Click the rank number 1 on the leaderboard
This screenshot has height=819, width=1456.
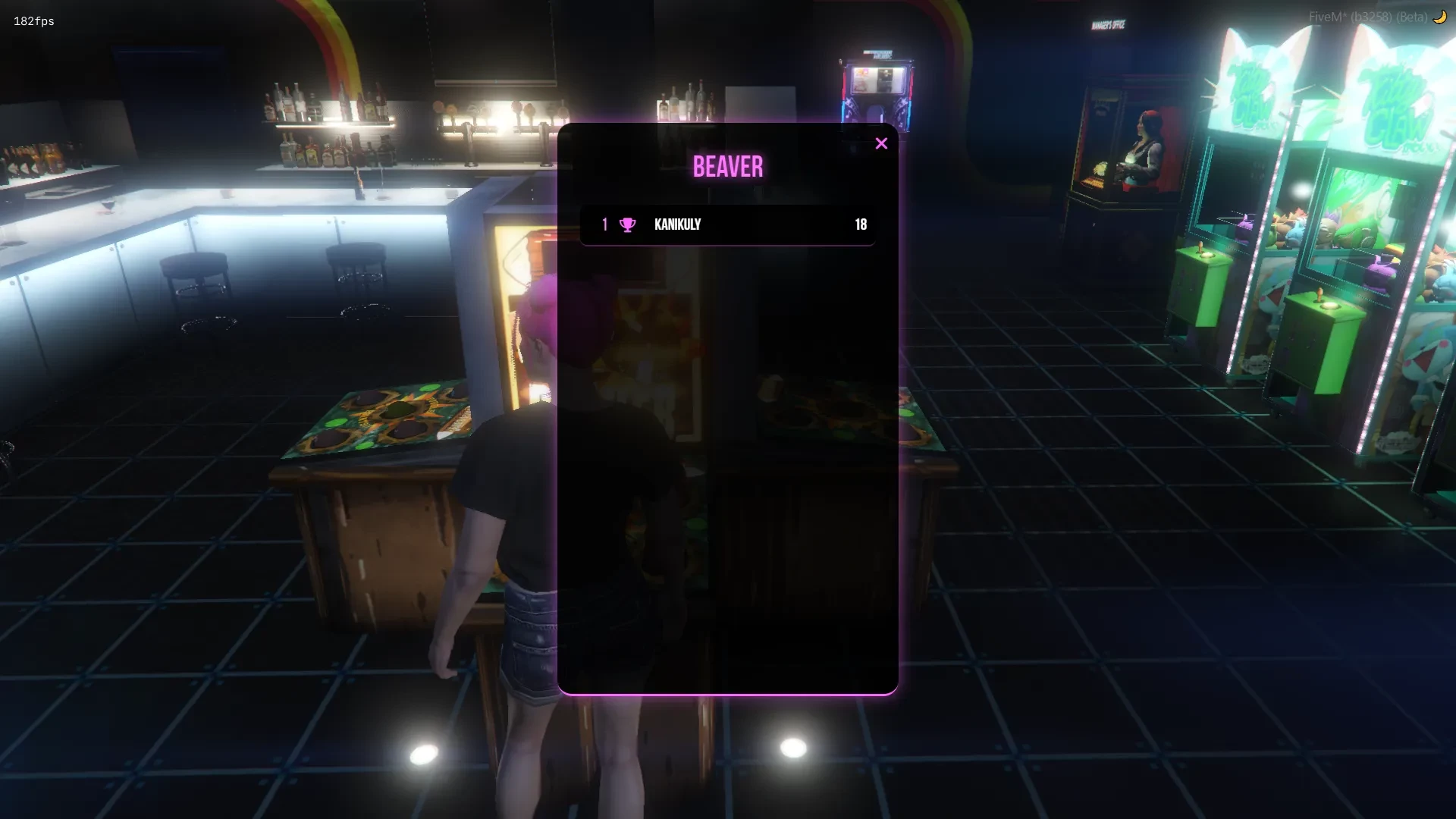pyautogui.click(x=604, y=224)
